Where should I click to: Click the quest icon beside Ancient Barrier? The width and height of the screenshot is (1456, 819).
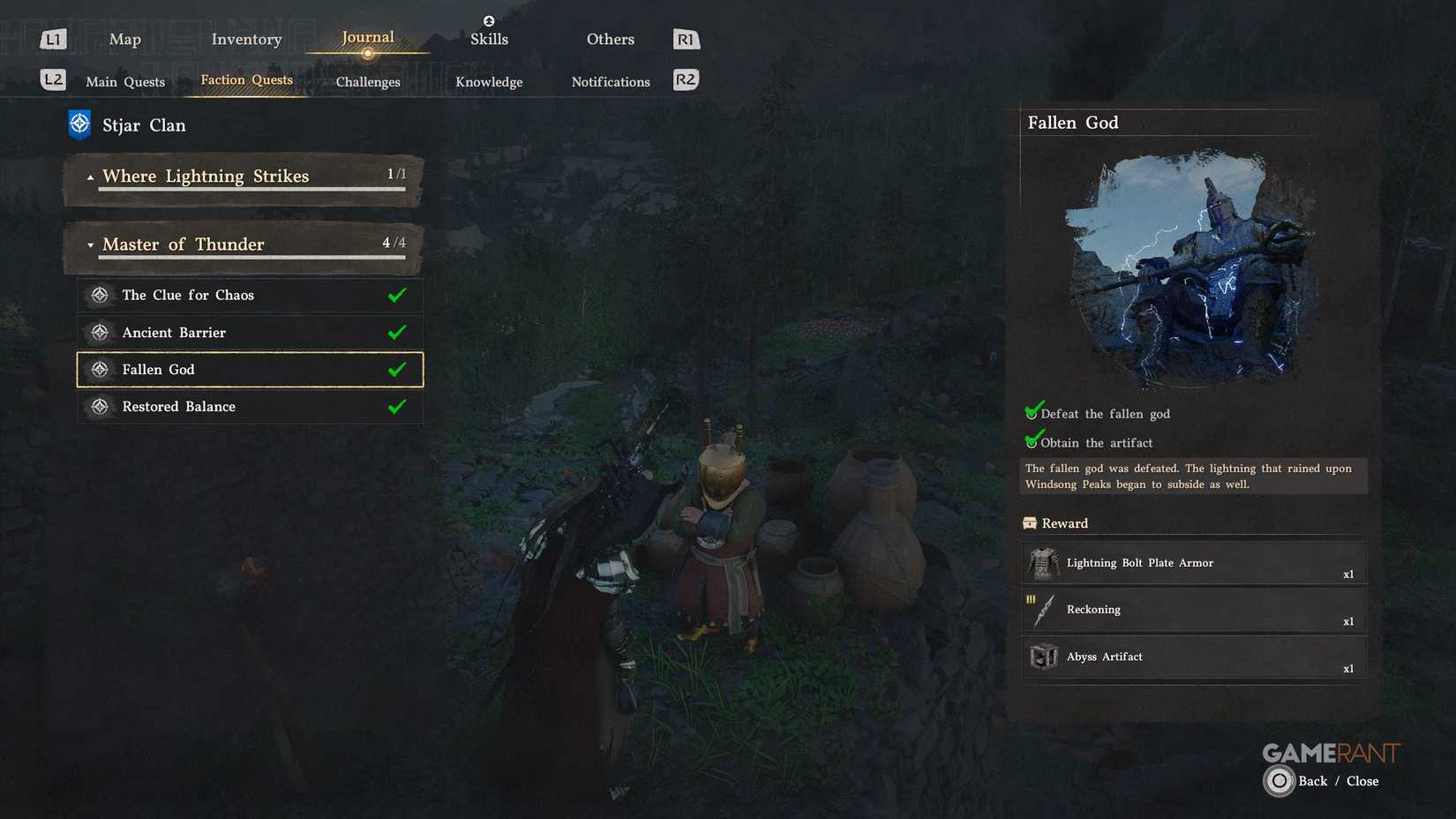tap(100, 332)
